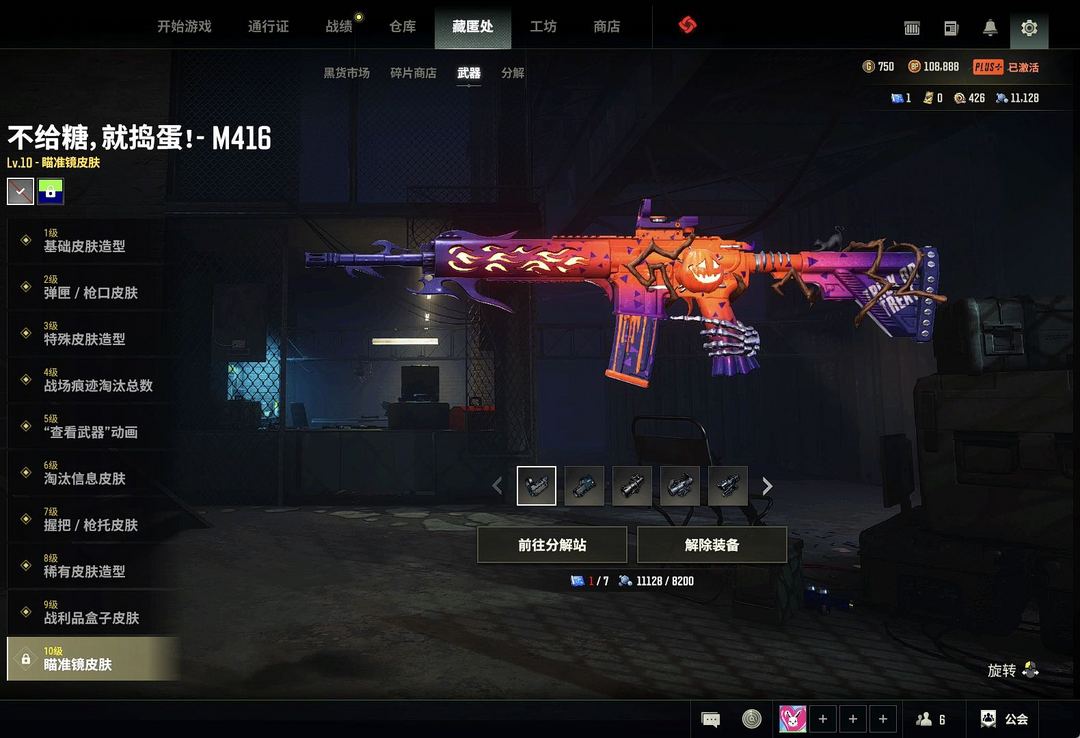Show previous scope skins with left arrow
Viewport: 1080px width, 738px height.
point(497,487)
